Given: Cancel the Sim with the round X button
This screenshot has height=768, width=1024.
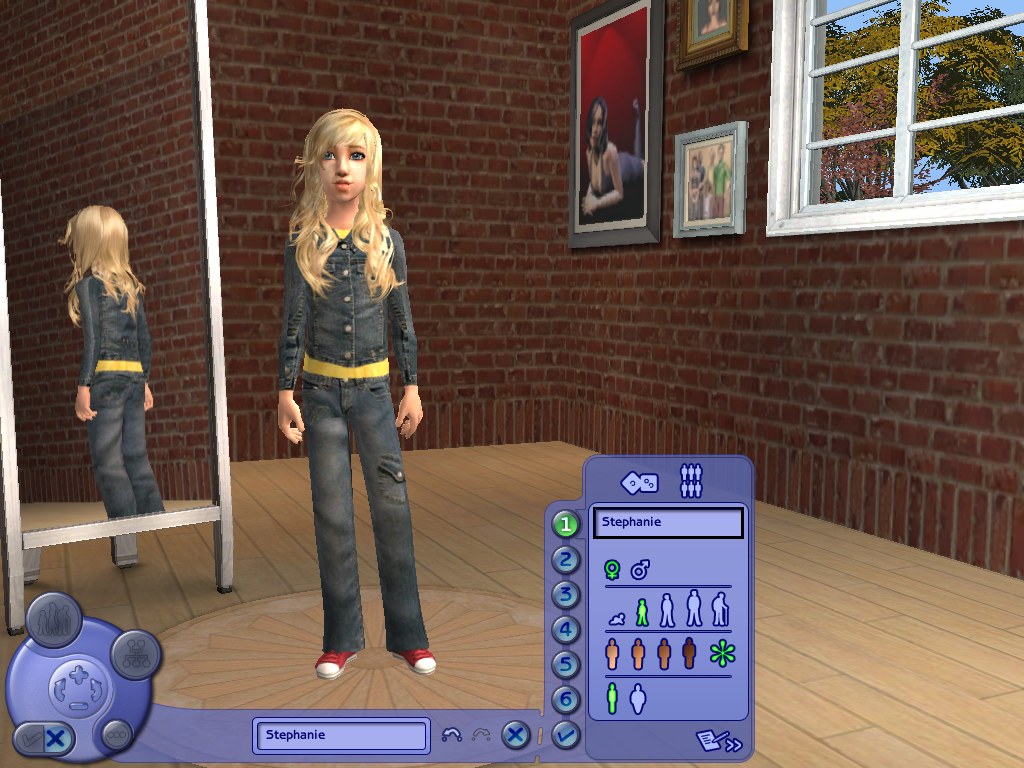Looking at the screenshot, I should [x=515, y=735].
